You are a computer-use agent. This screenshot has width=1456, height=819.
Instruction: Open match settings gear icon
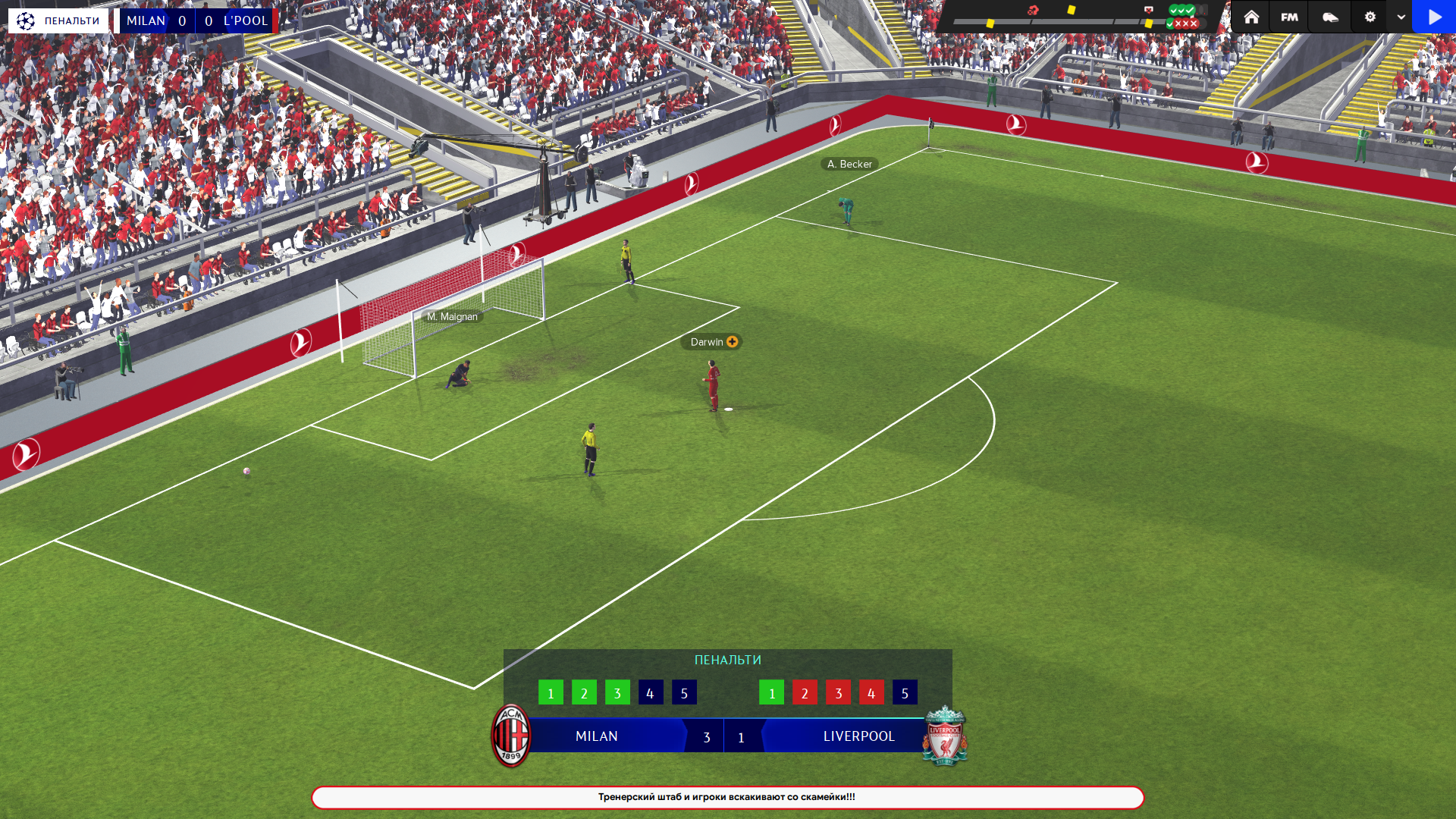coord(1370,17)
